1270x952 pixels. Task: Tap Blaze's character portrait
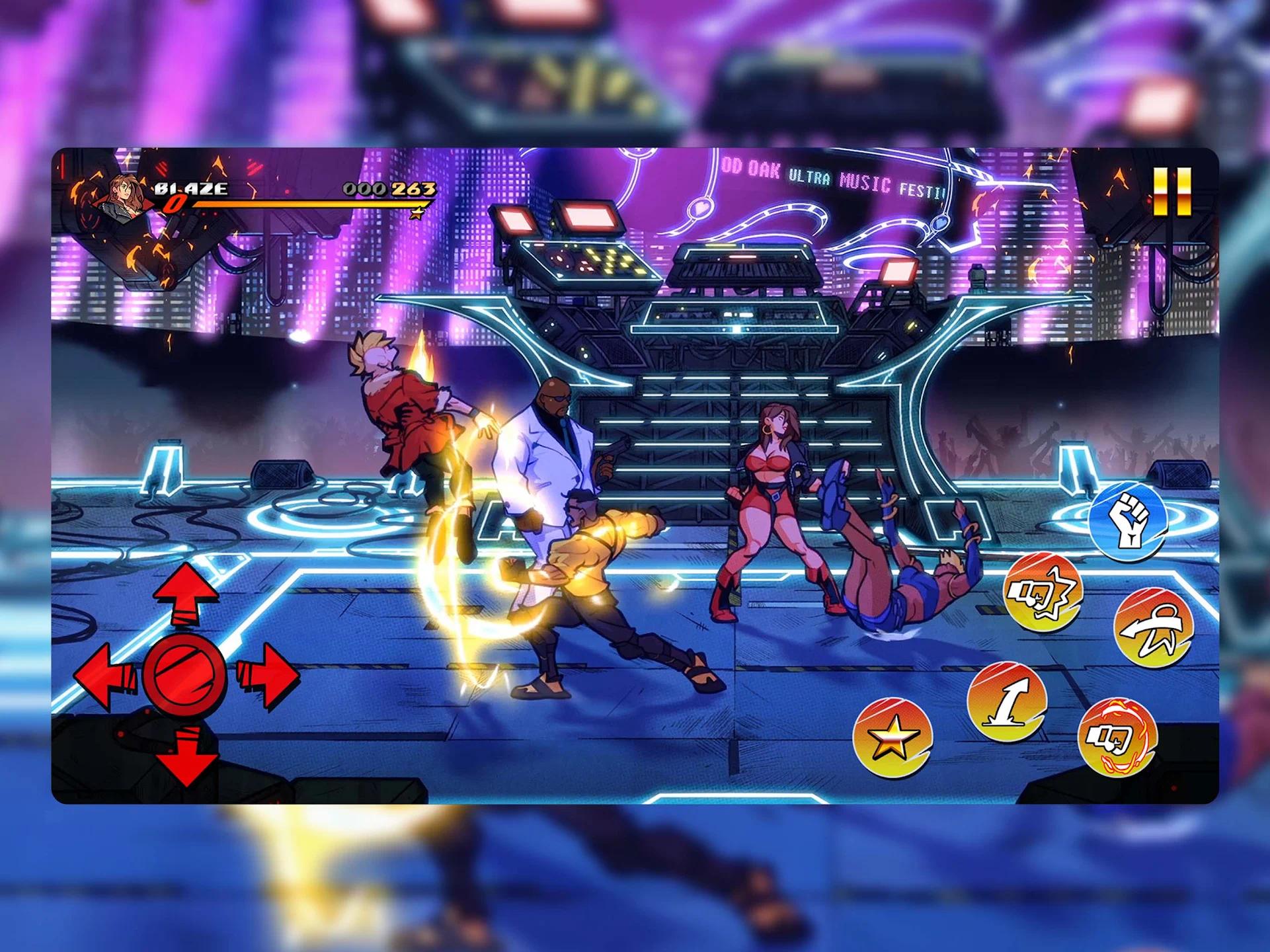click(x=126, y=195)
